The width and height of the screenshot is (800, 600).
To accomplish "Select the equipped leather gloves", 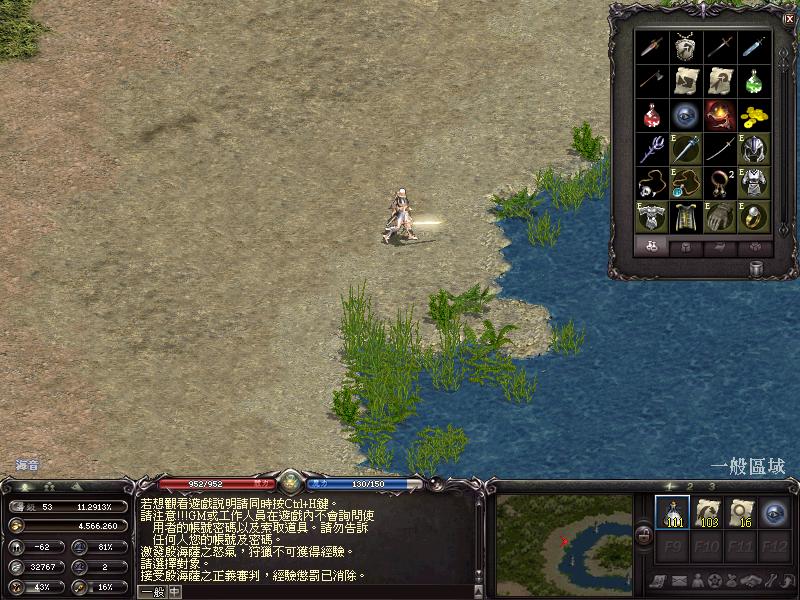I will coord(720,216).
